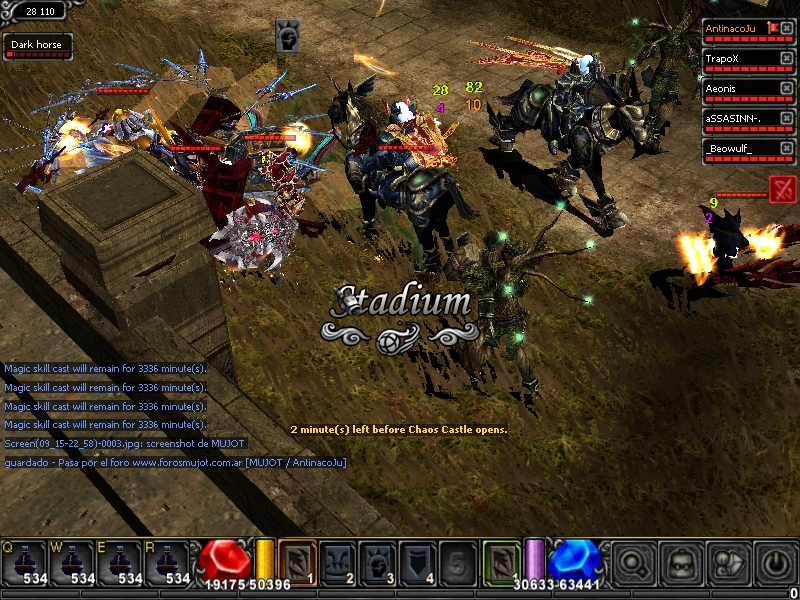This screenshot has width=800, height=600.
Task: Remove TrapoX from the party
Action: pyautogui.click(x=787, y=59)
